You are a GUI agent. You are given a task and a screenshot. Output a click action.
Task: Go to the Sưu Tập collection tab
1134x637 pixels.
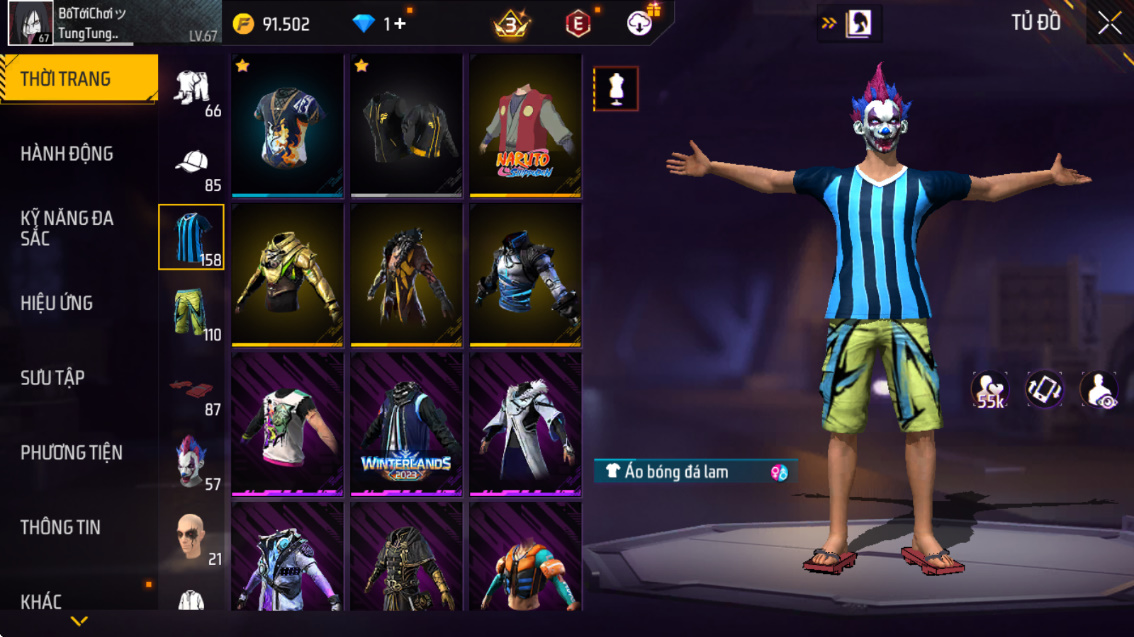click(53, 378)
